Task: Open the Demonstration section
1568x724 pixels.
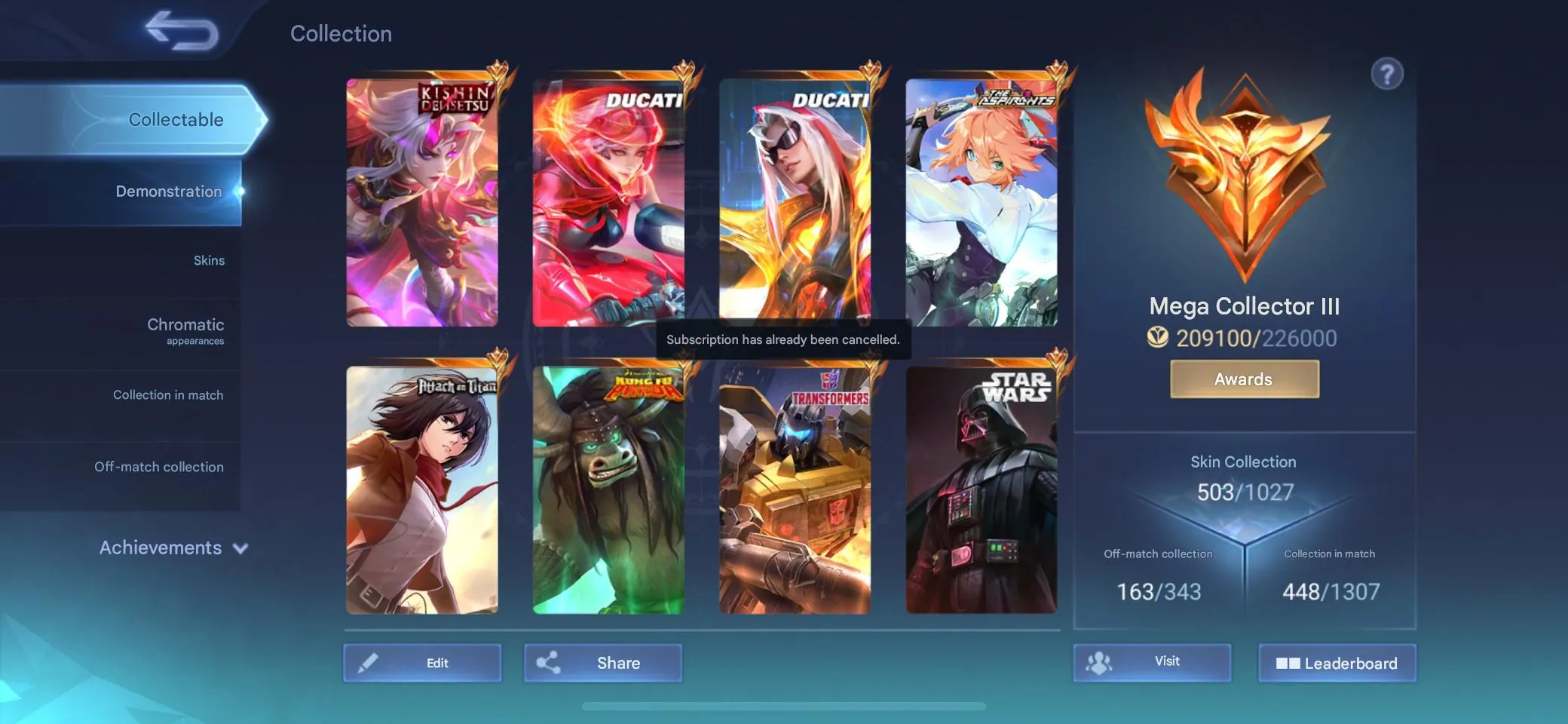Action: [168, 191]
